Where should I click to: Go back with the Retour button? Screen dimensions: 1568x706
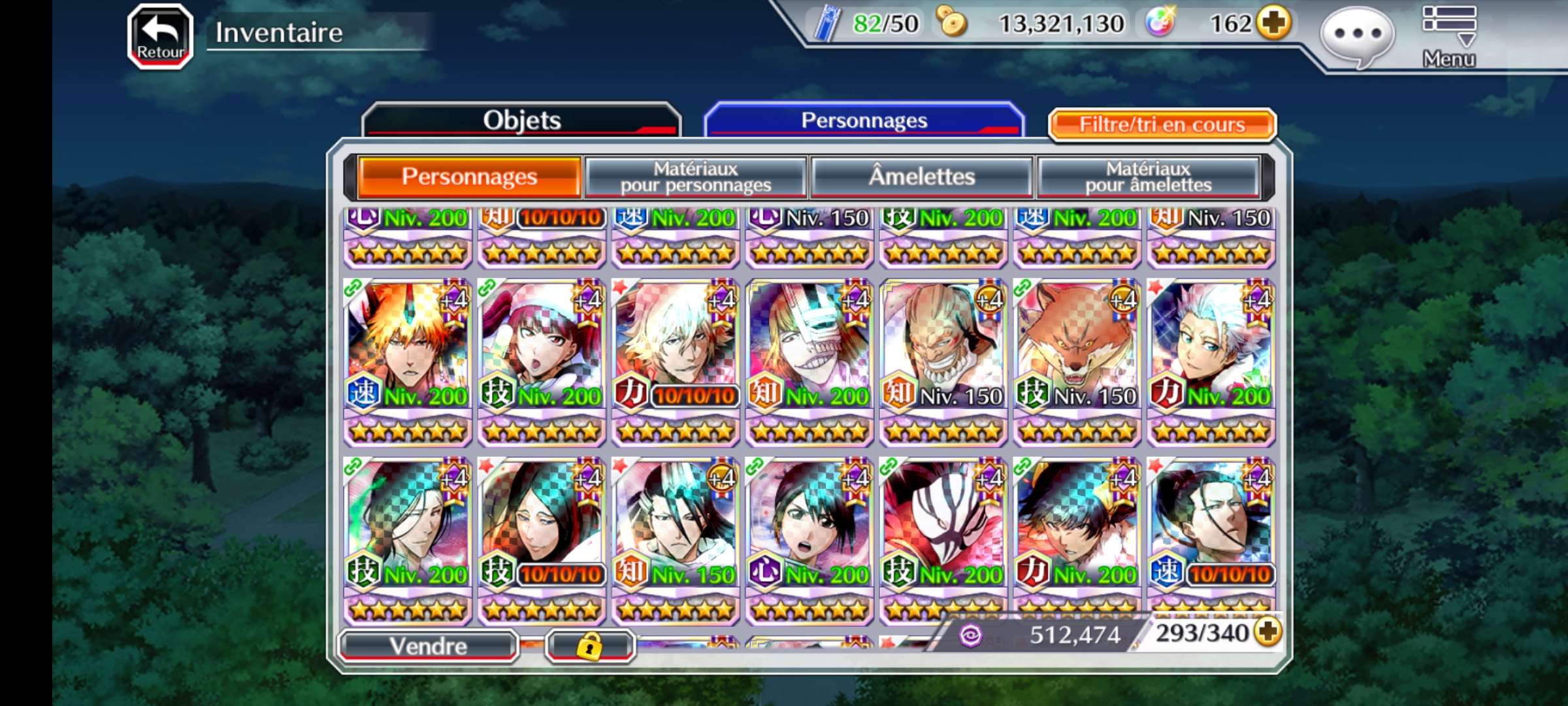(x=160, y=37)
